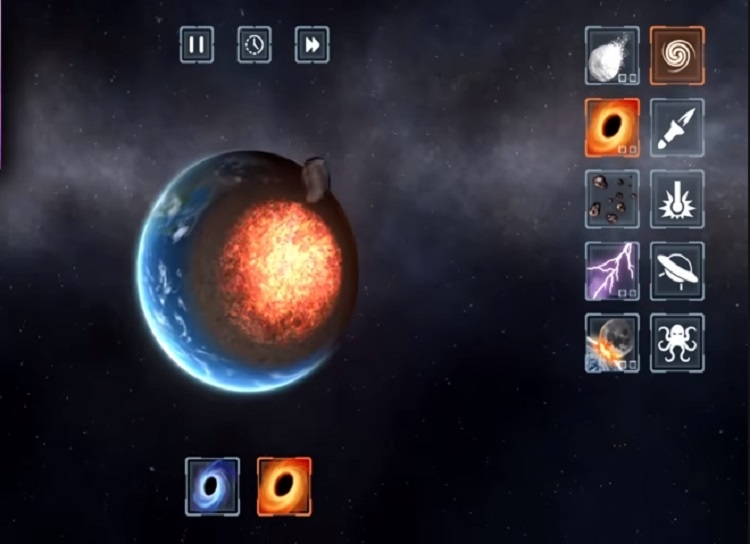Image resolution: width=750 pixels, height=544 pixels.
Task: Select the asteroid weapon icon
Action: 612,56
